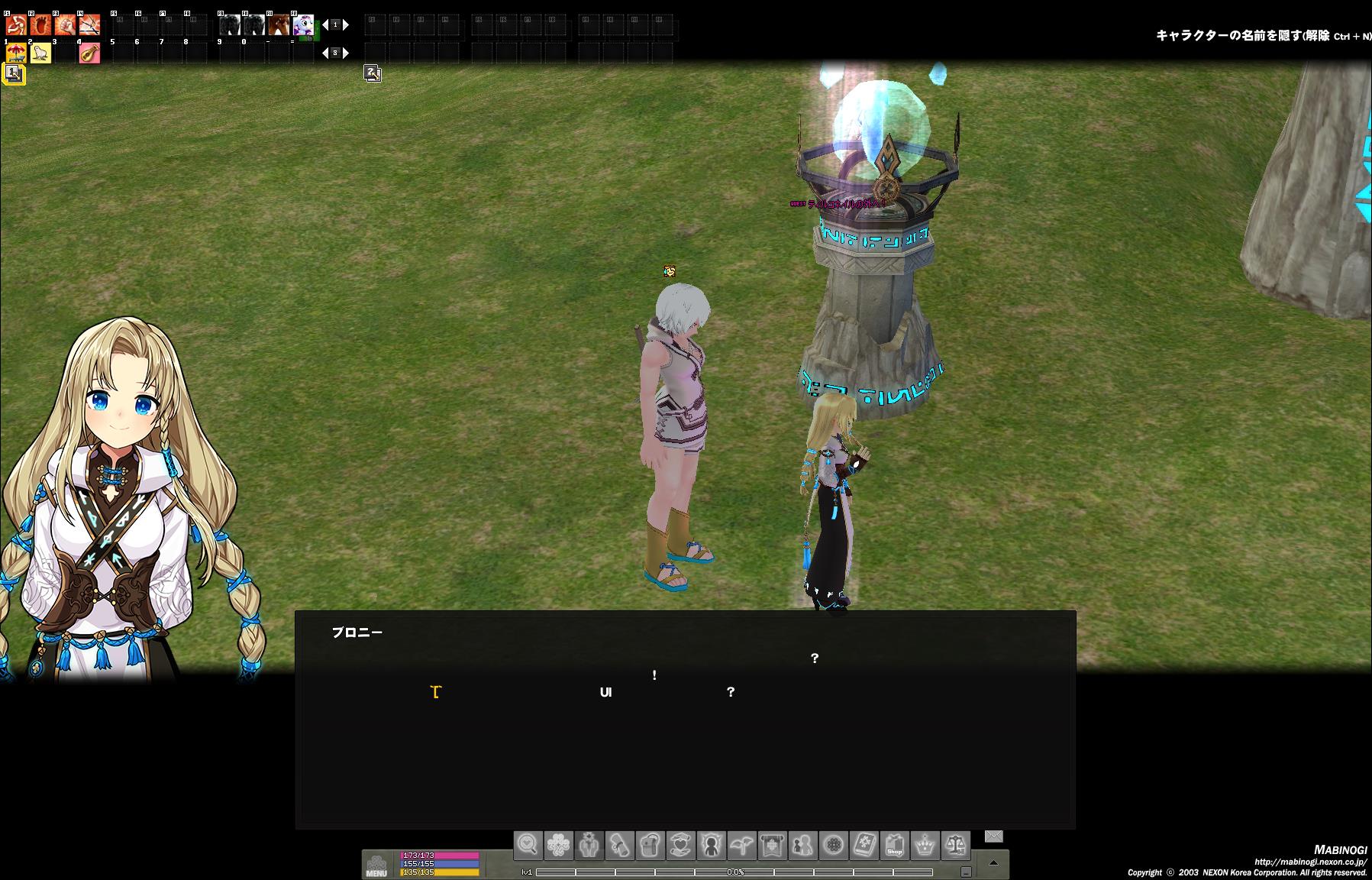Use the seal icon in slot 2
Screen dimensions: 1372x880
40,53
